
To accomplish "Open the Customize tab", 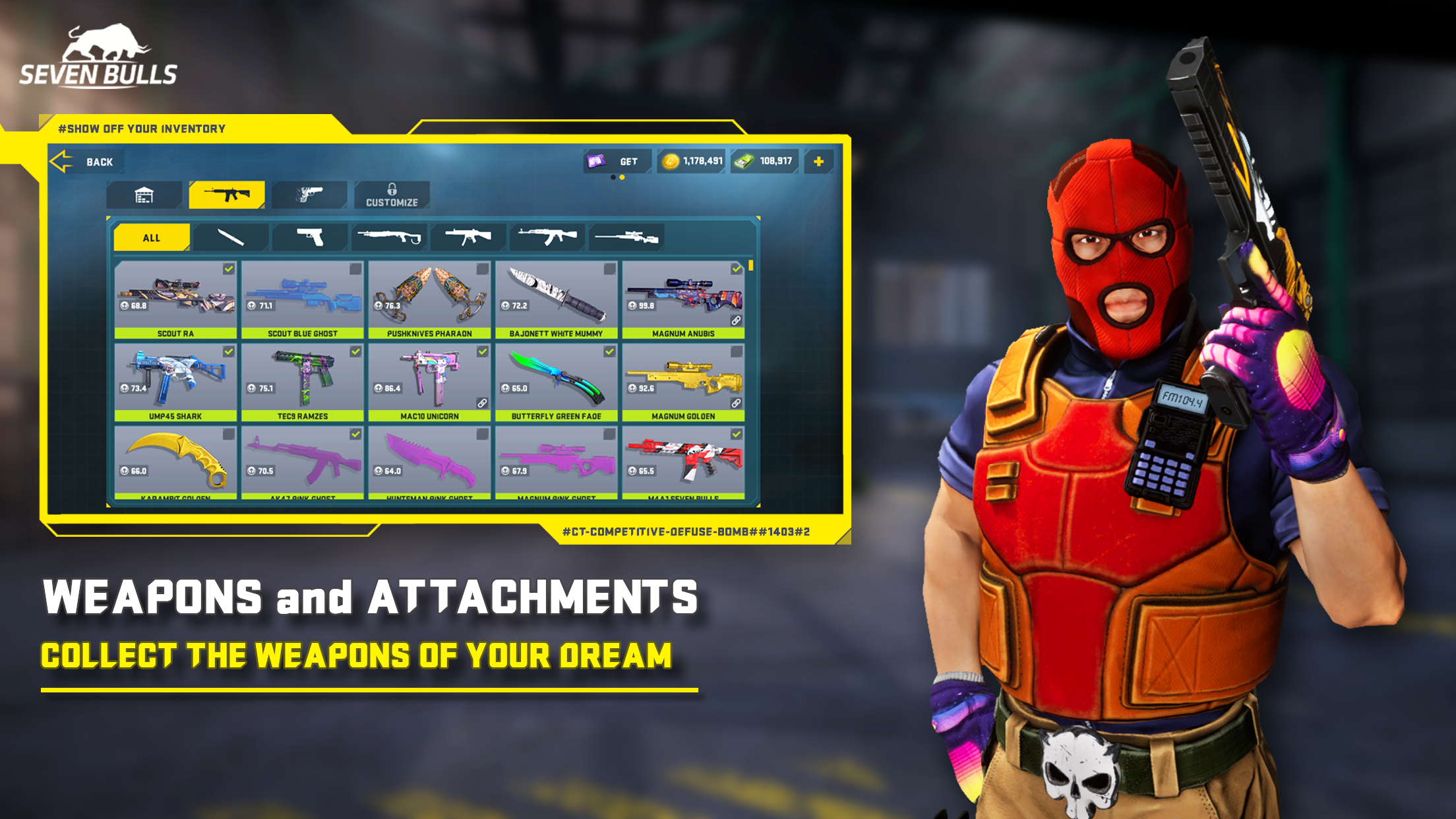I will click(392, 193).
